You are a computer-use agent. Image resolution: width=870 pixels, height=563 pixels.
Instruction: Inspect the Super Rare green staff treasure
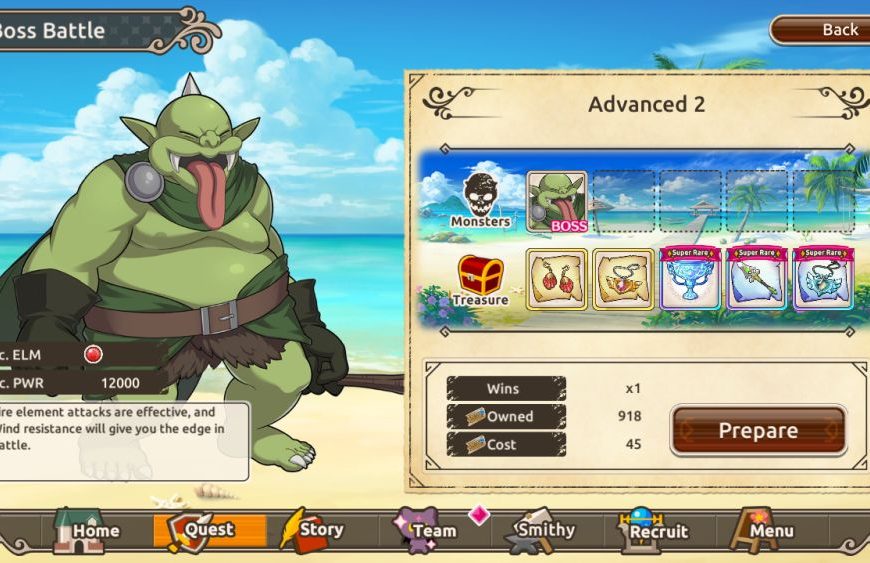757,279
